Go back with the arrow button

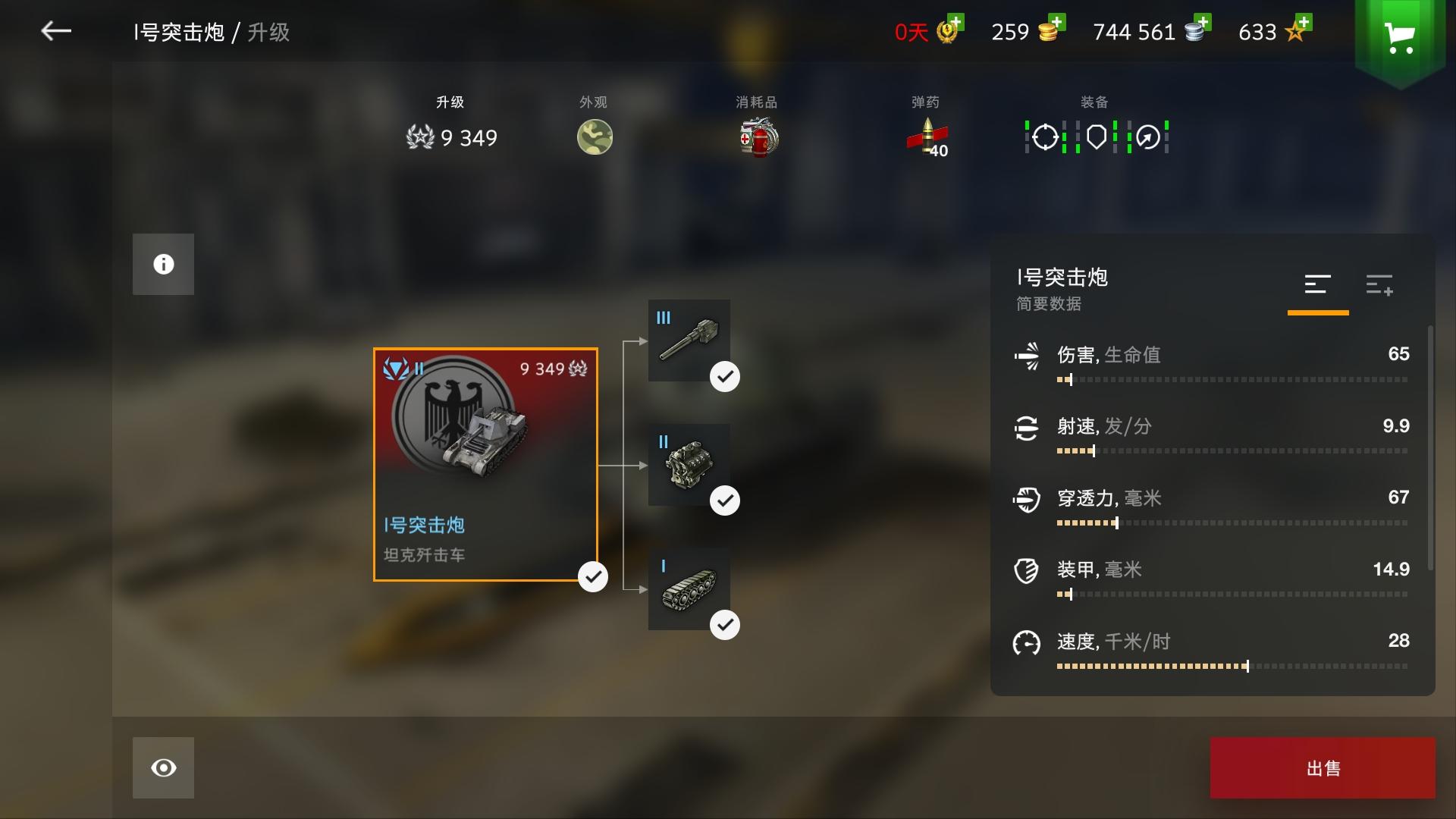click(x=55, y=31)
